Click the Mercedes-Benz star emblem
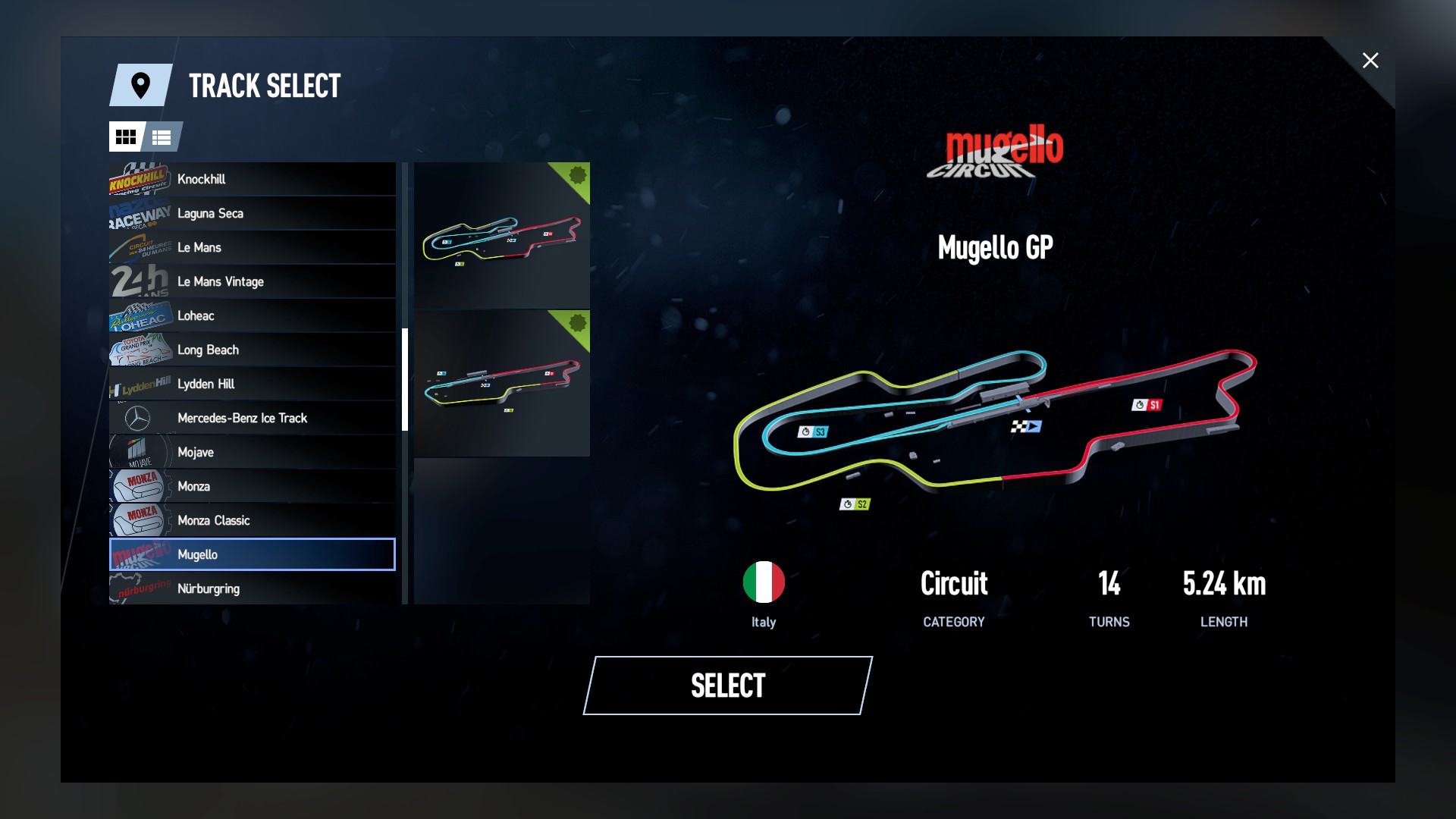Viewport: 1456px width, 819px height. coord(138,418)
